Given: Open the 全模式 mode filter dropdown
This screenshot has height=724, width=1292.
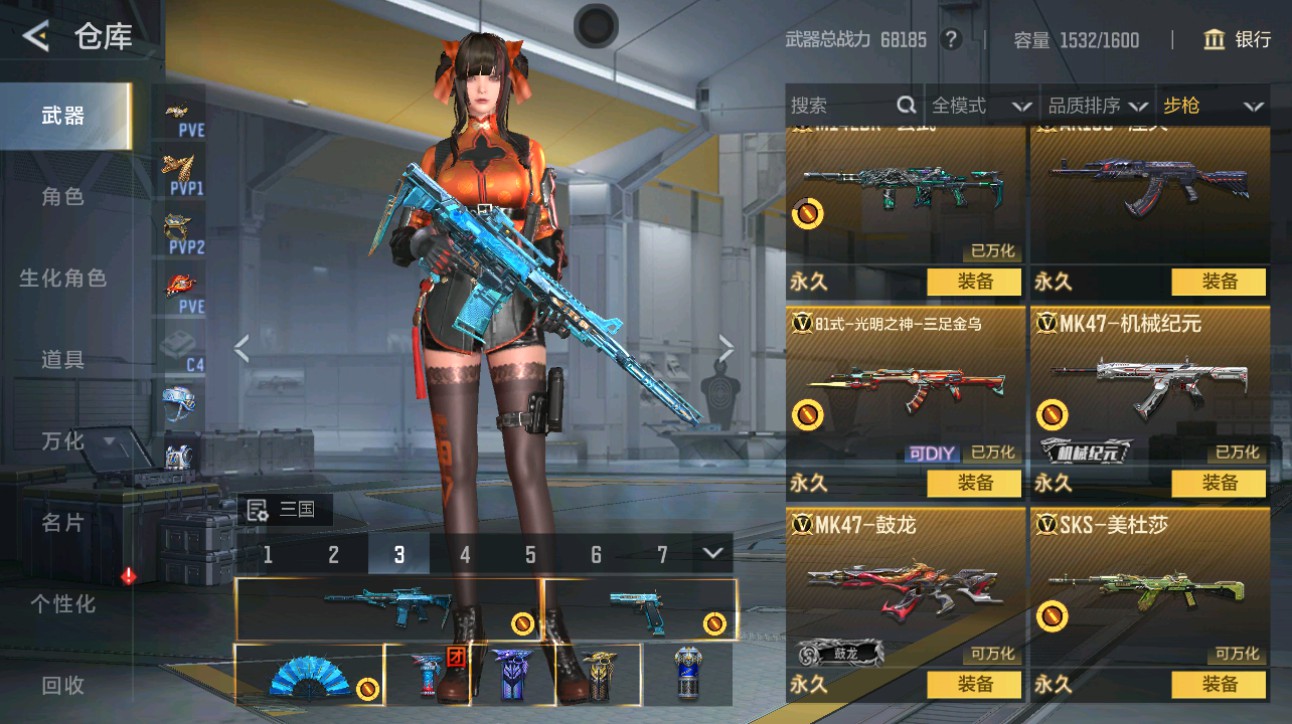Looking at the screenshot, I should 981,105.
